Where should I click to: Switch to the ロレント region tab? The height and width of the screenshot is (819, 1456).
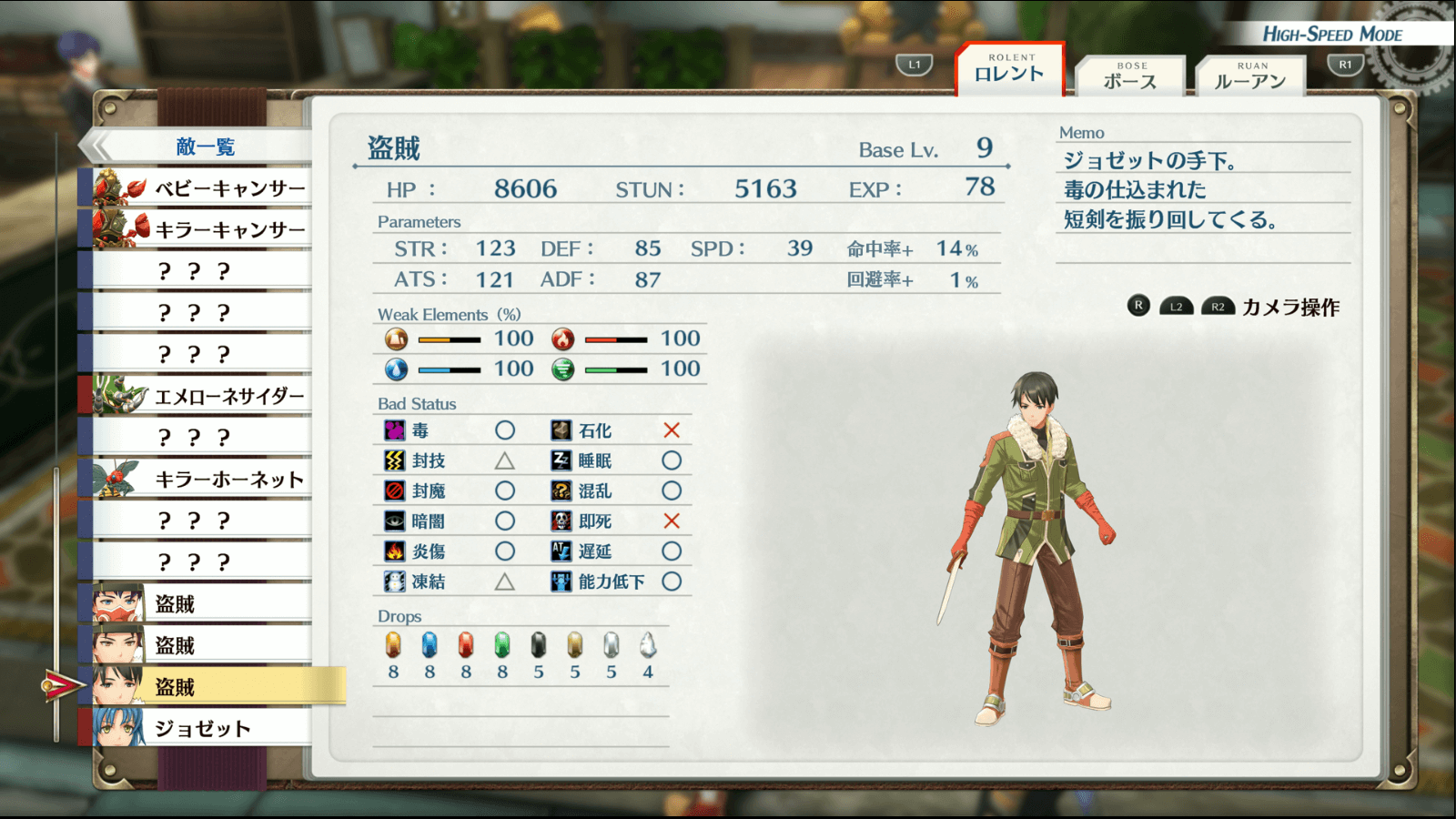(1009, 70)
